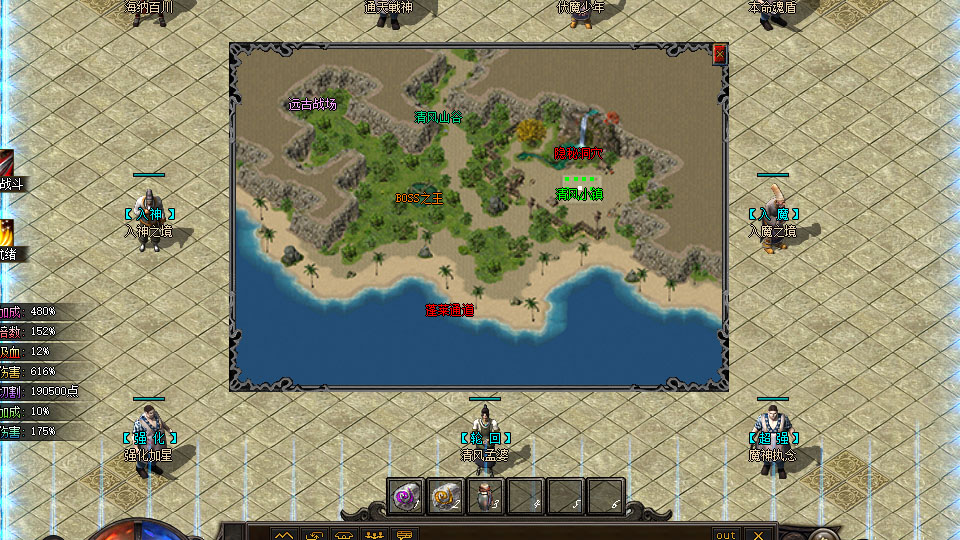960x540 pixels.
Task: Use the potion jar in hotbar slot 3
Action: (x=486, y=495)
